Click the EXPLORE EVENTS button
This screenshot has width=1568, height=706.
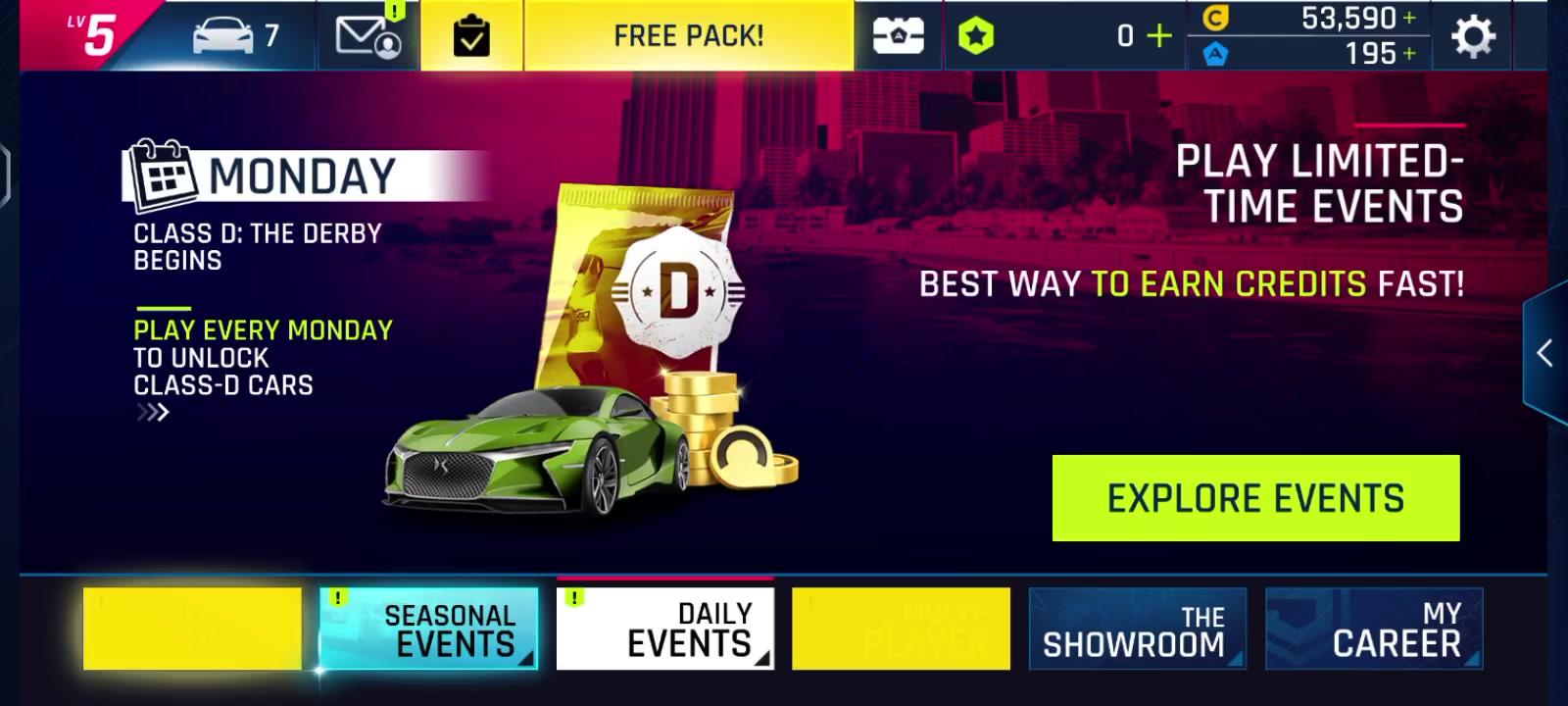1257,497
